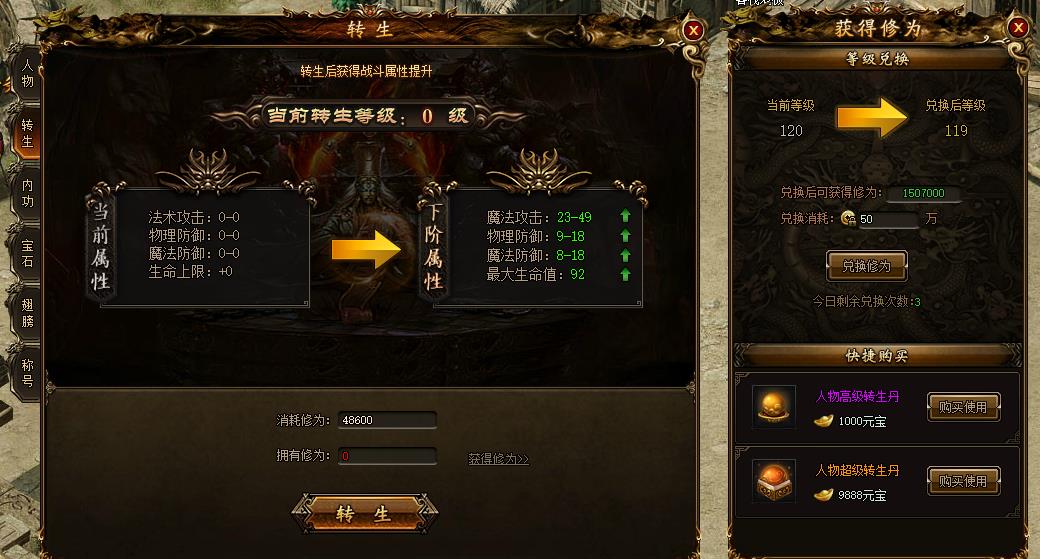Click the 兑换消耗 amount field
This screenshot has height=559, width=1040.
(887, 219)
